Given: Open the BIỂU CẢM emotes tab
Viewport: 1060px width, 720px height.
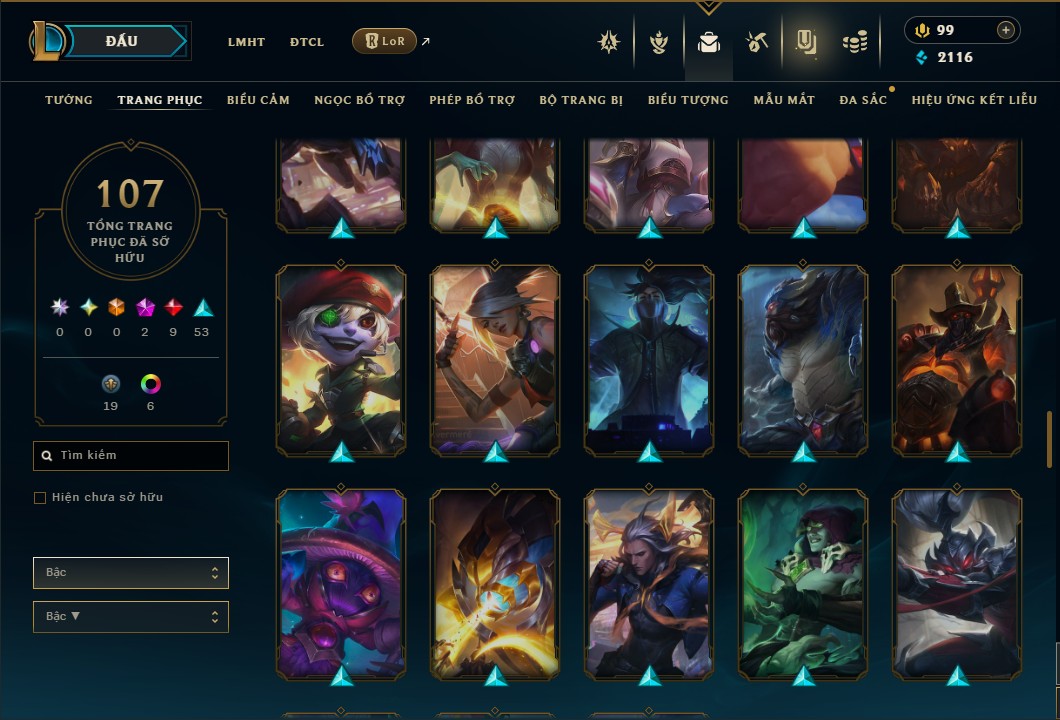Looking at the screenshot, I should click(x=258, y=100).
